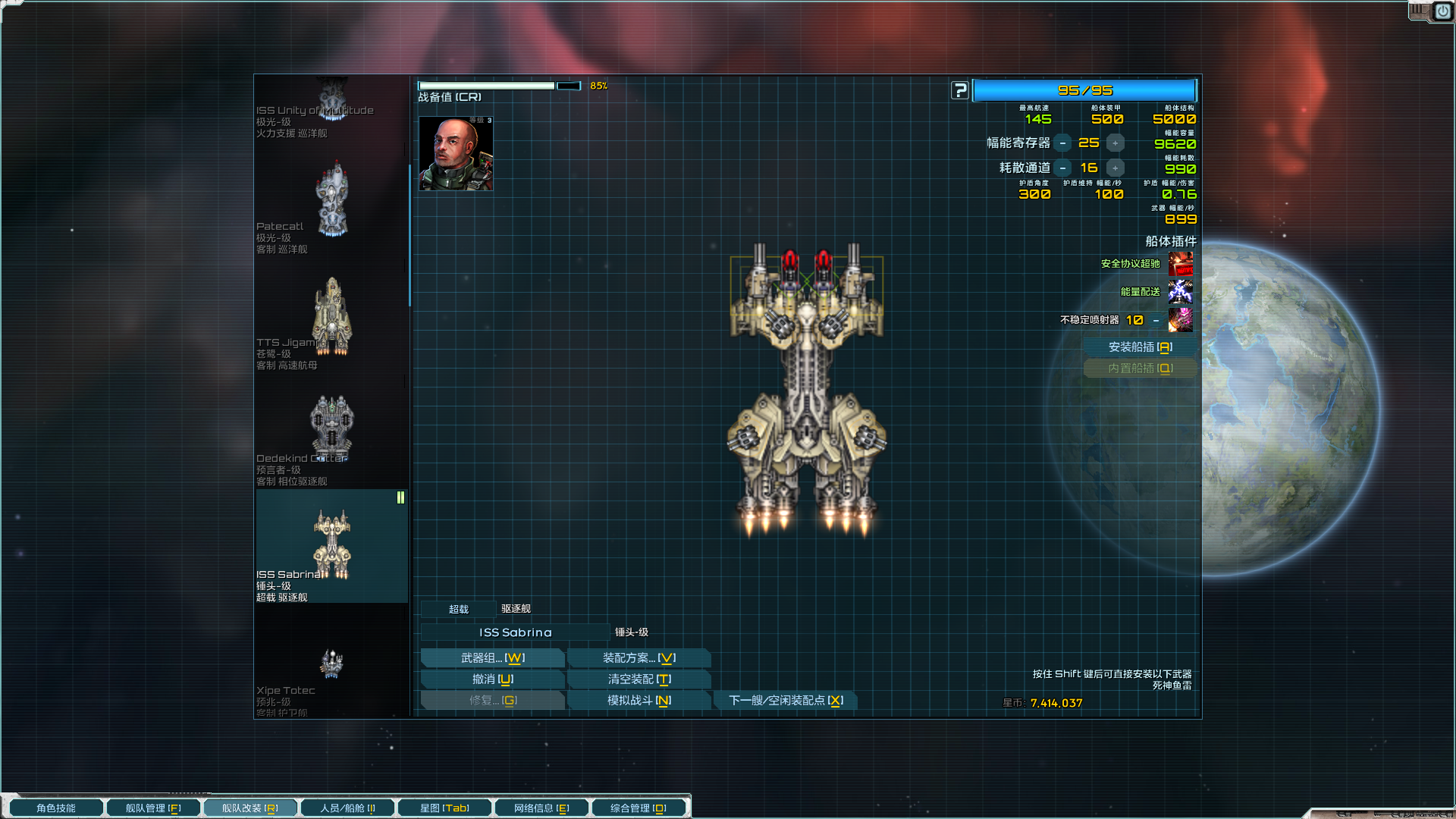Image resolution: width=1456 pixels, height=819 pixels.
Task: Click the 撤消 undo button
Action: coord(492,679)
